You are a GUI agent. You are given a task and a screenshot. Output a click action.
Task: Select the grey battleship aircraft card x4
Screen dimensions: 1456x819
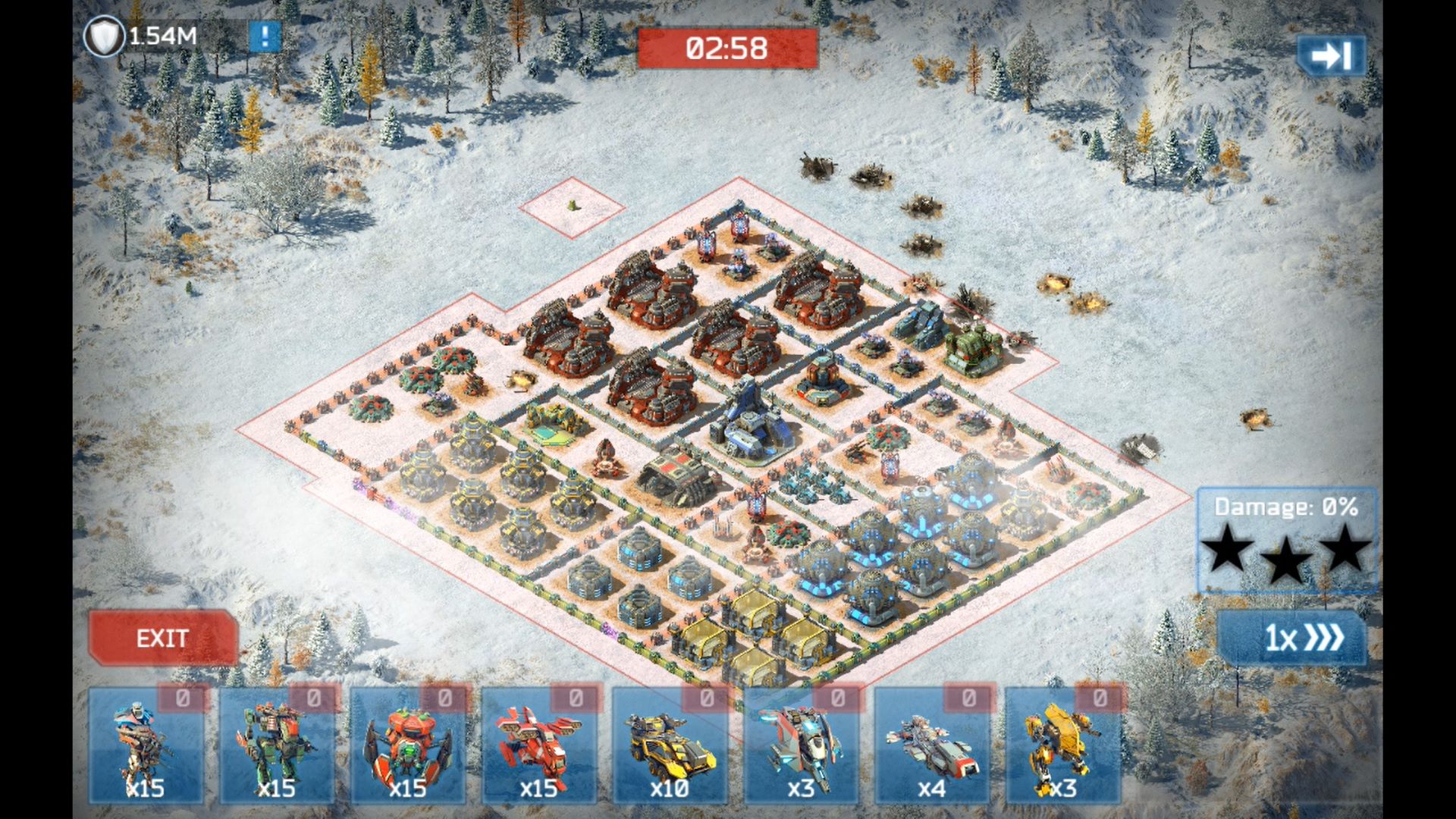933,746
